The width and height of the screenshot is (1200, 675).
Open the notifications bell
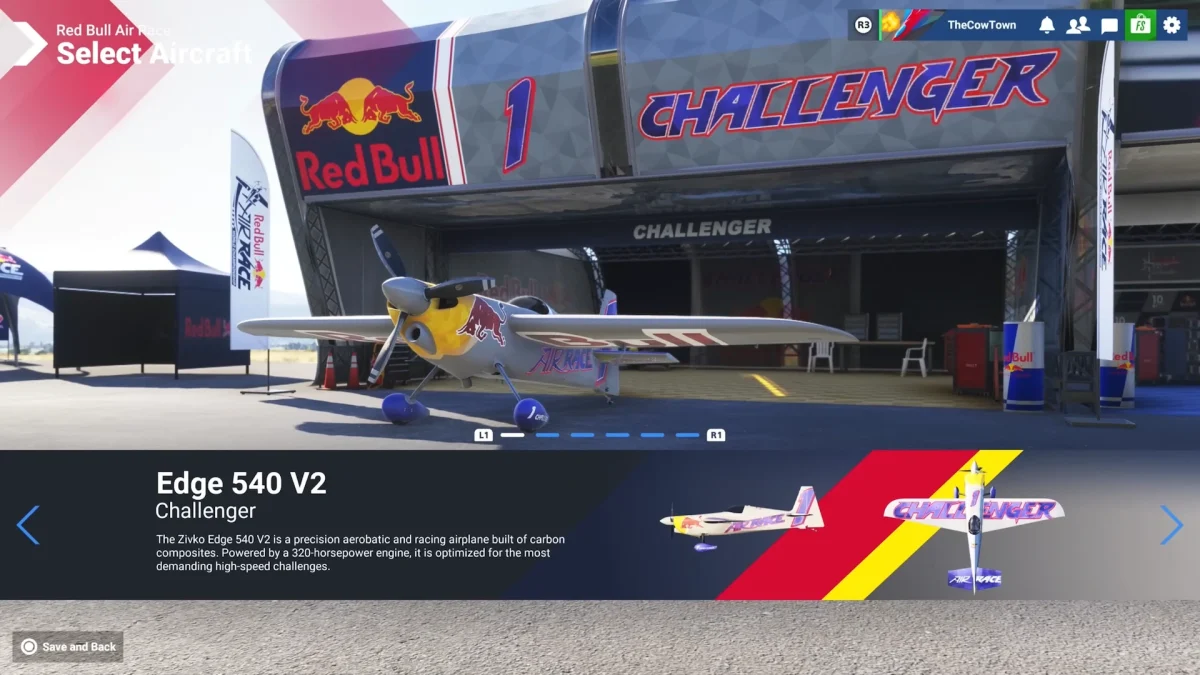click(x=1046, y=25)
